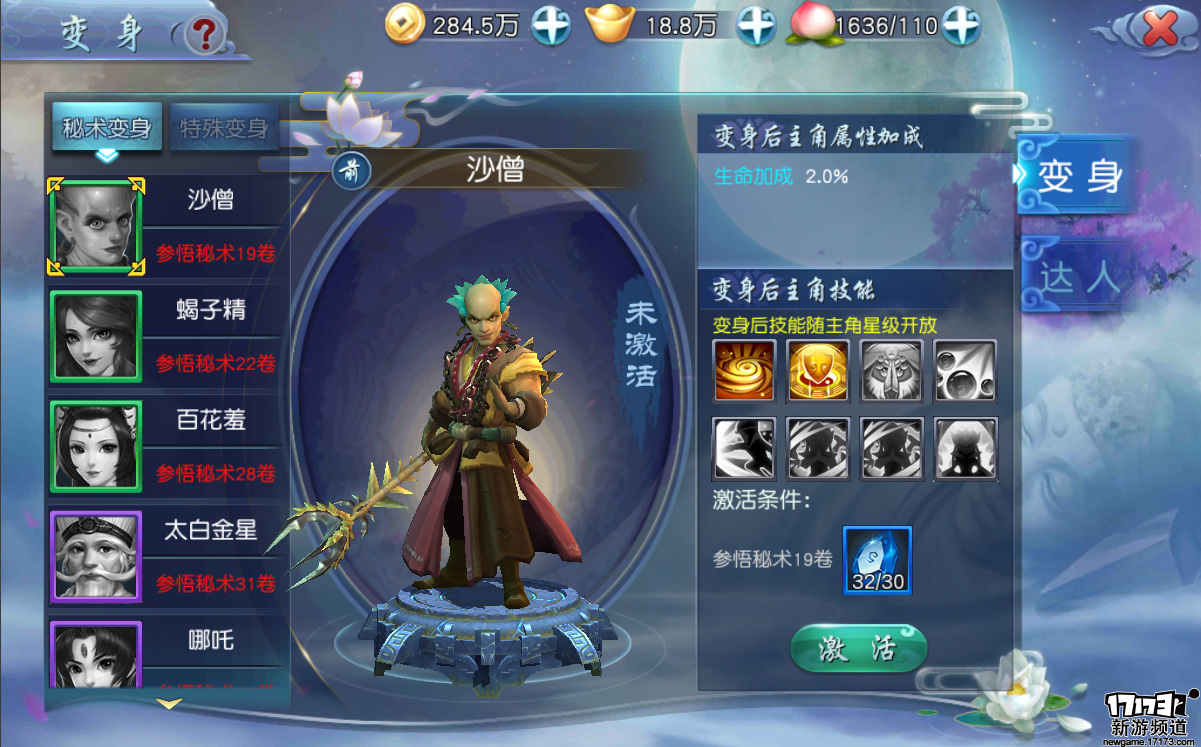The height and width of the screenshot is (747, 1201).
Task: Inspect the golden shield skill icon
Action: coord(818,370)
